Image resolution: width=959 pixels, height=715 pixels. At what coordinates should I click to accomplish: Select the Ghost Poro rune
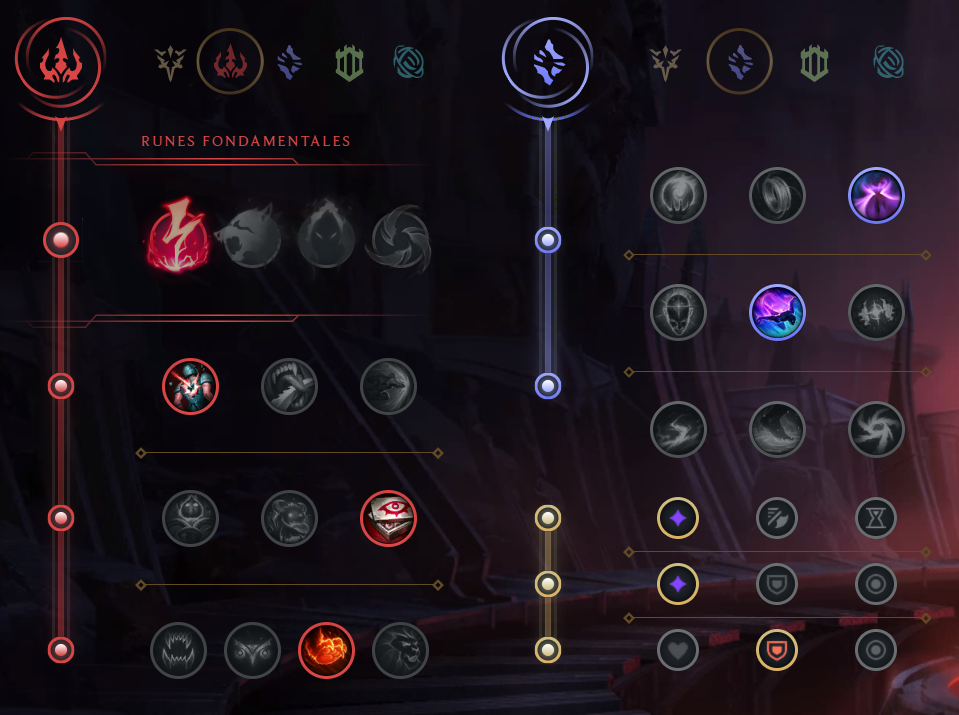(x=289, y=518)
